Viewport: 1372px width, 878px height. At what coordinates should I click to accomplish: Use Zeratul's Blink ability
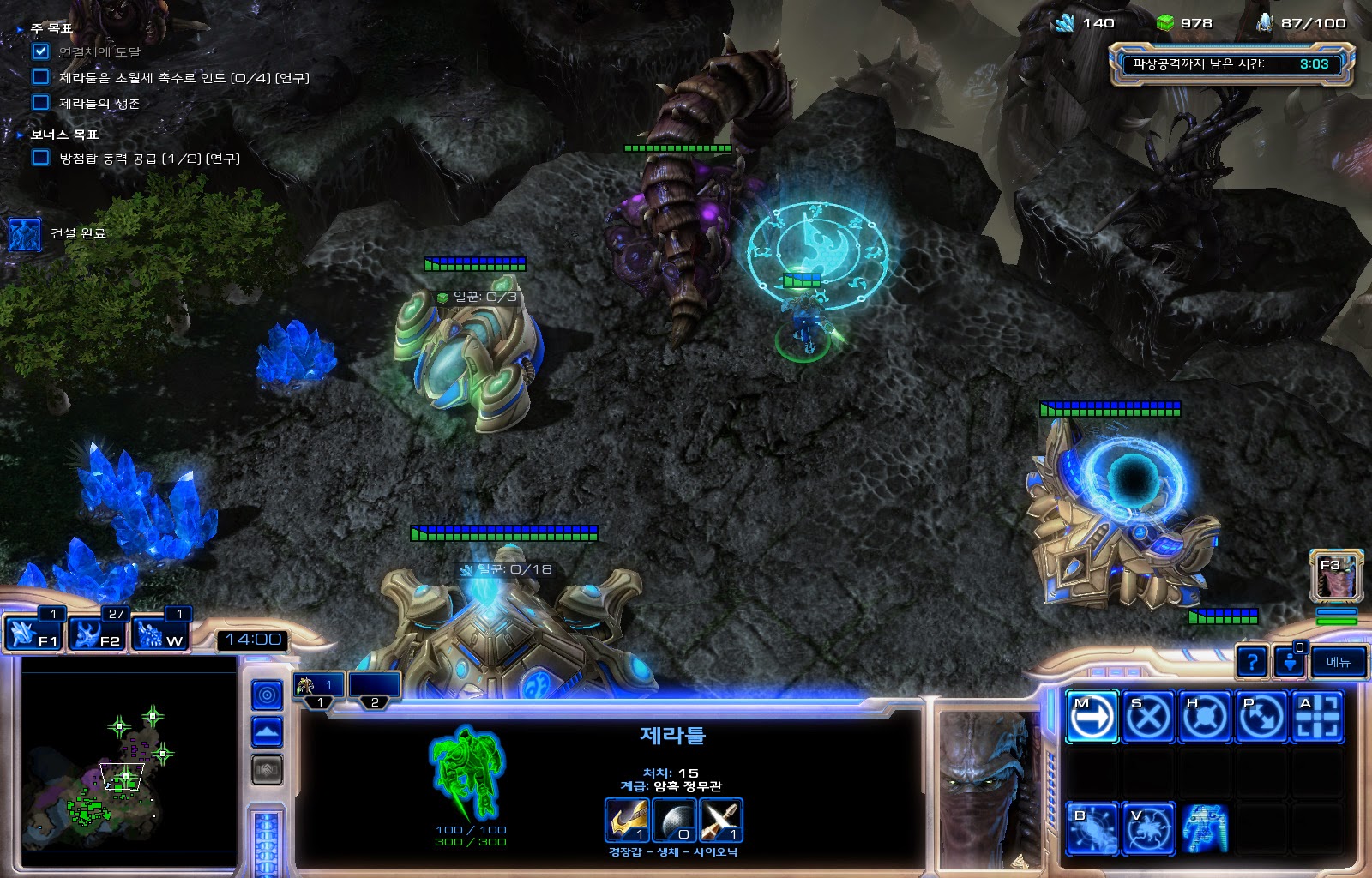click(x=1092, y=829)
